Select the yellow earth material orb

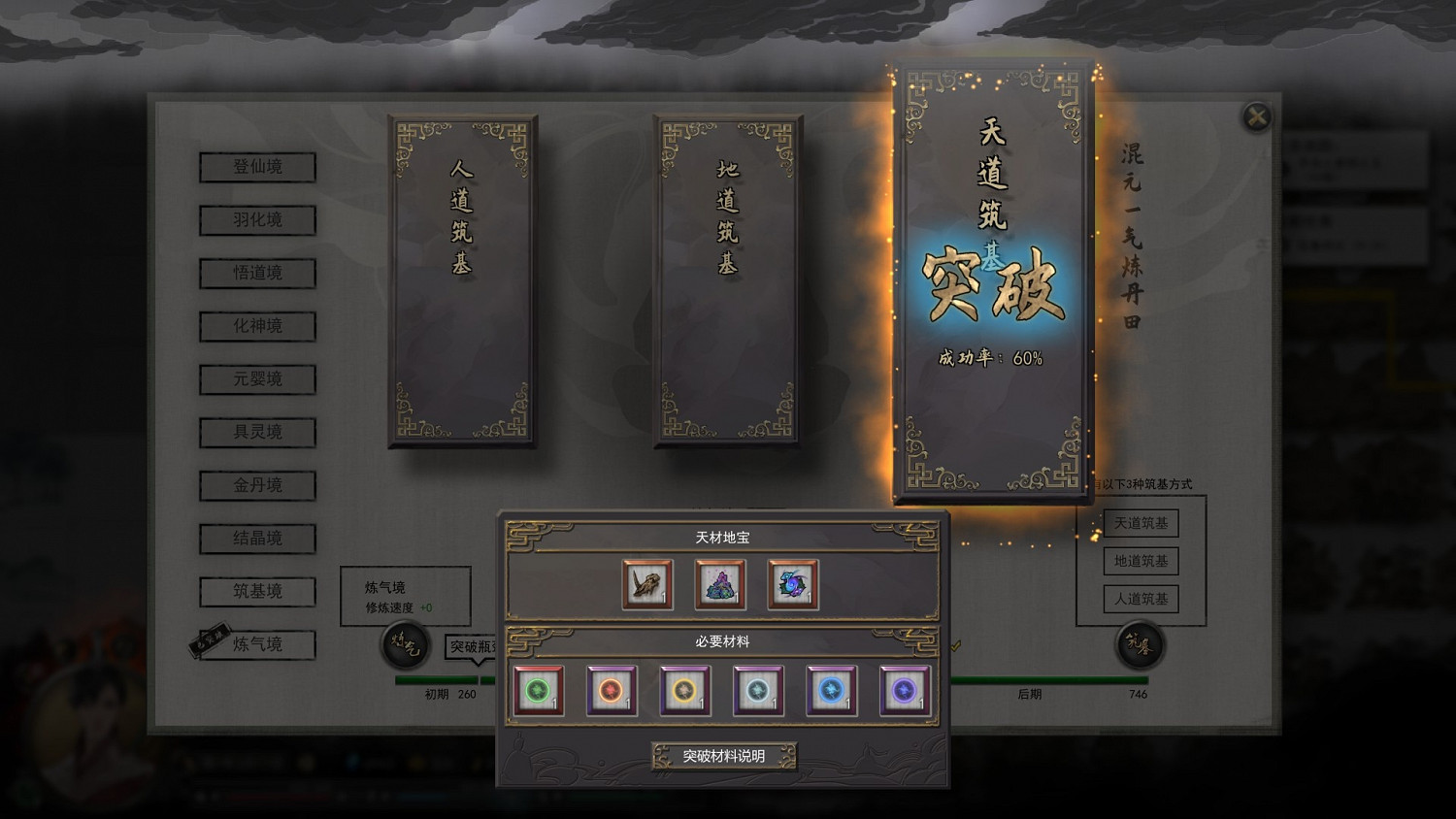pos(684,690)
